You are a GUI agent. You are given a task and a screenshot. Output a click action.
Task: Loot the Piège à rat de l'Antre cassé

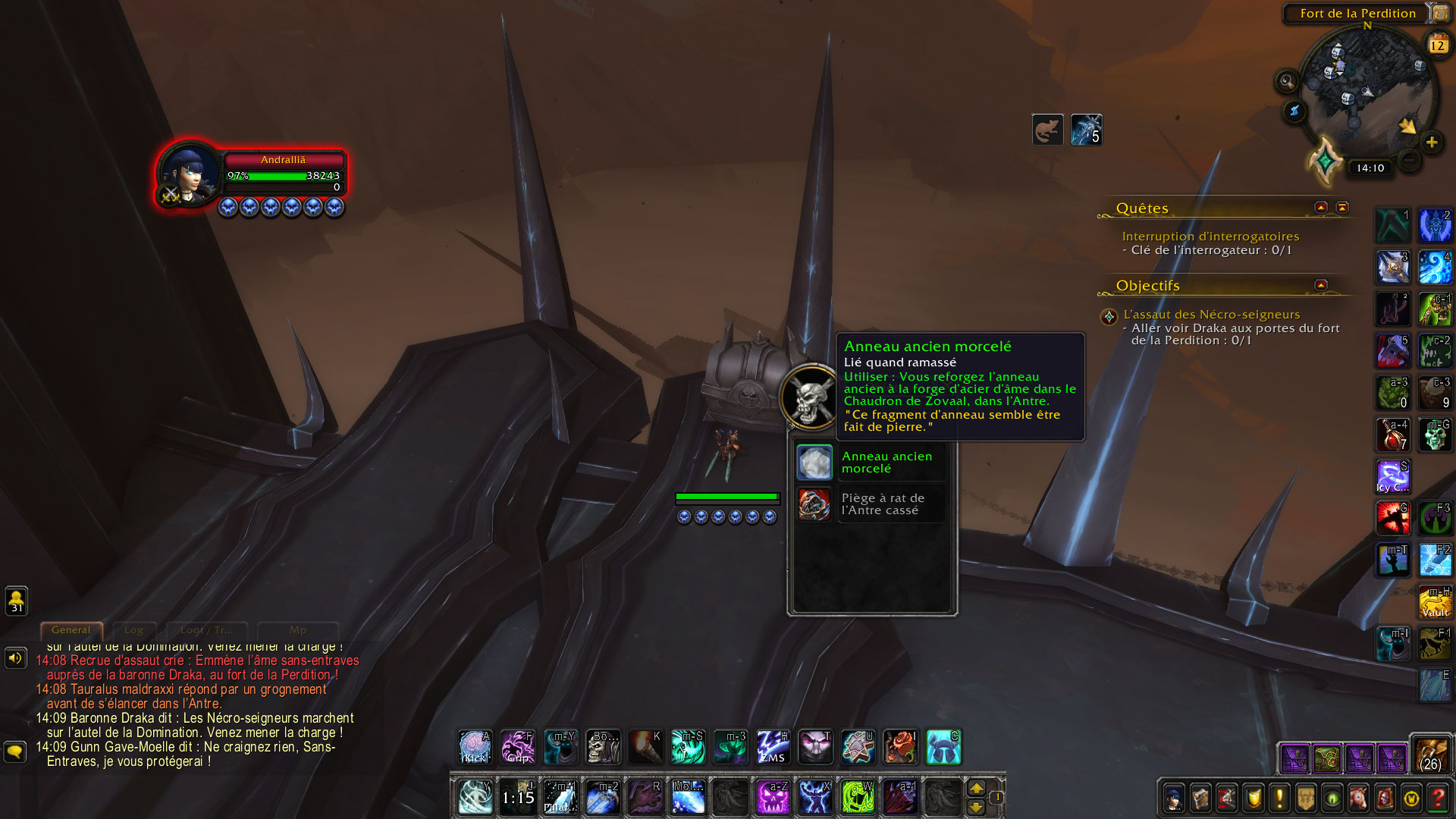tap(814, 504)
